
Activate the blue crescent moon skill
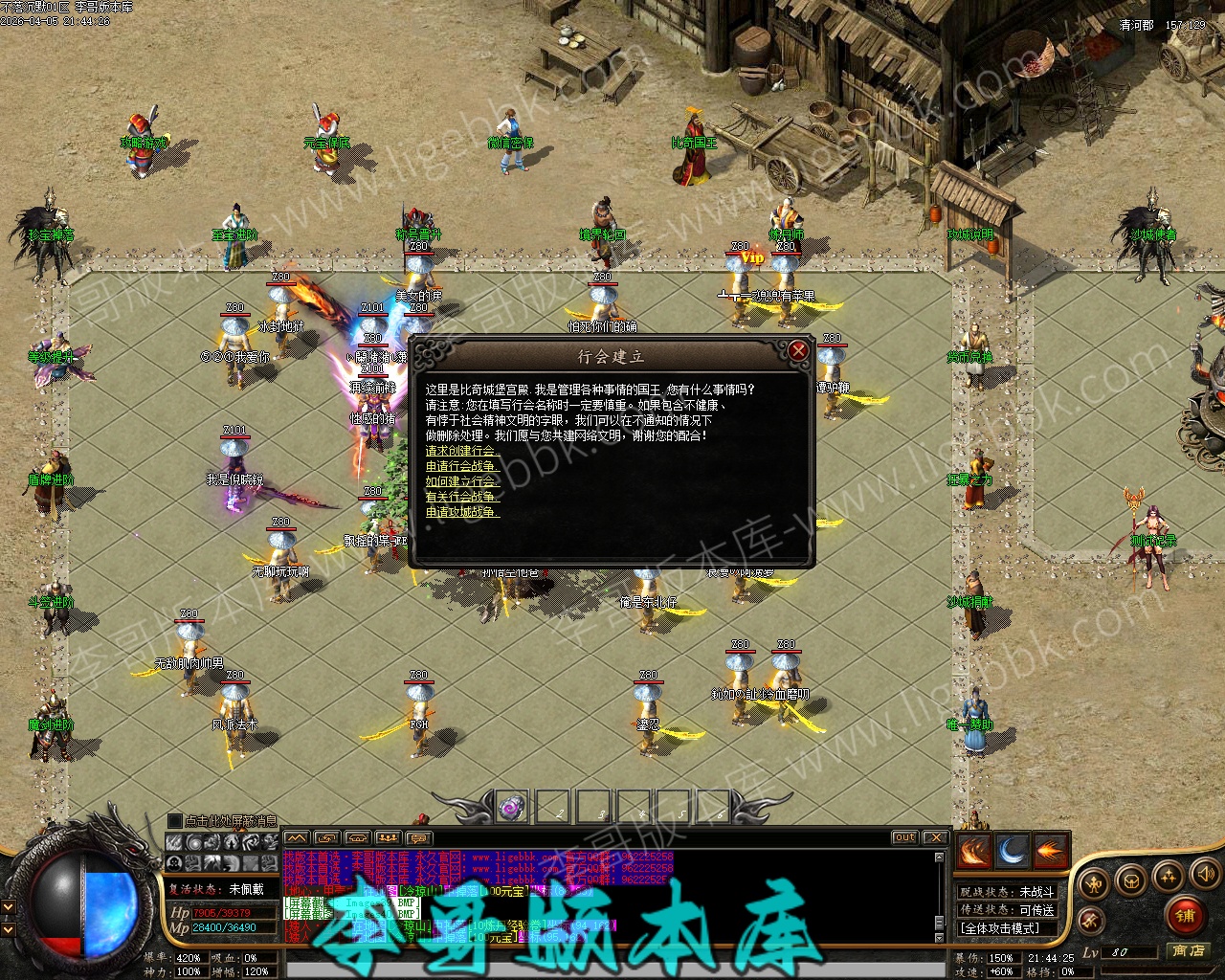1012,851
